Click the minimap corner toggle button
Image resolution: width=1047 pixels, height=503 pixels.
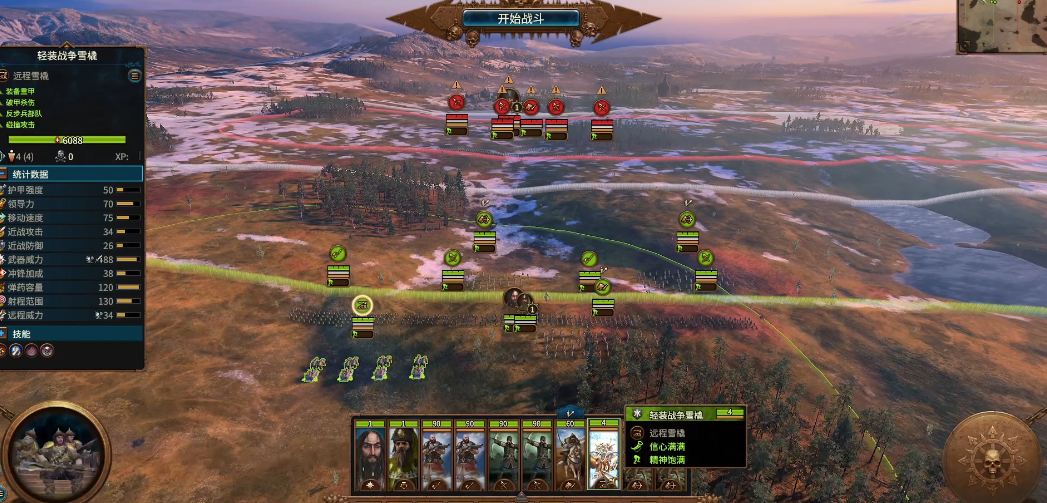pos(964,46)
